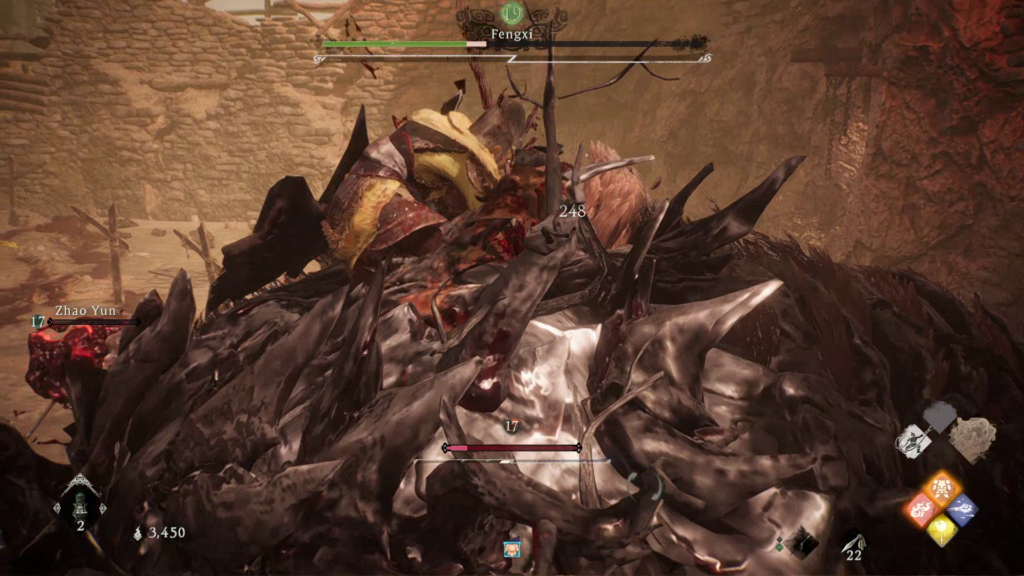Select the dark quick-item slot with green markers

tap(801, 542)
